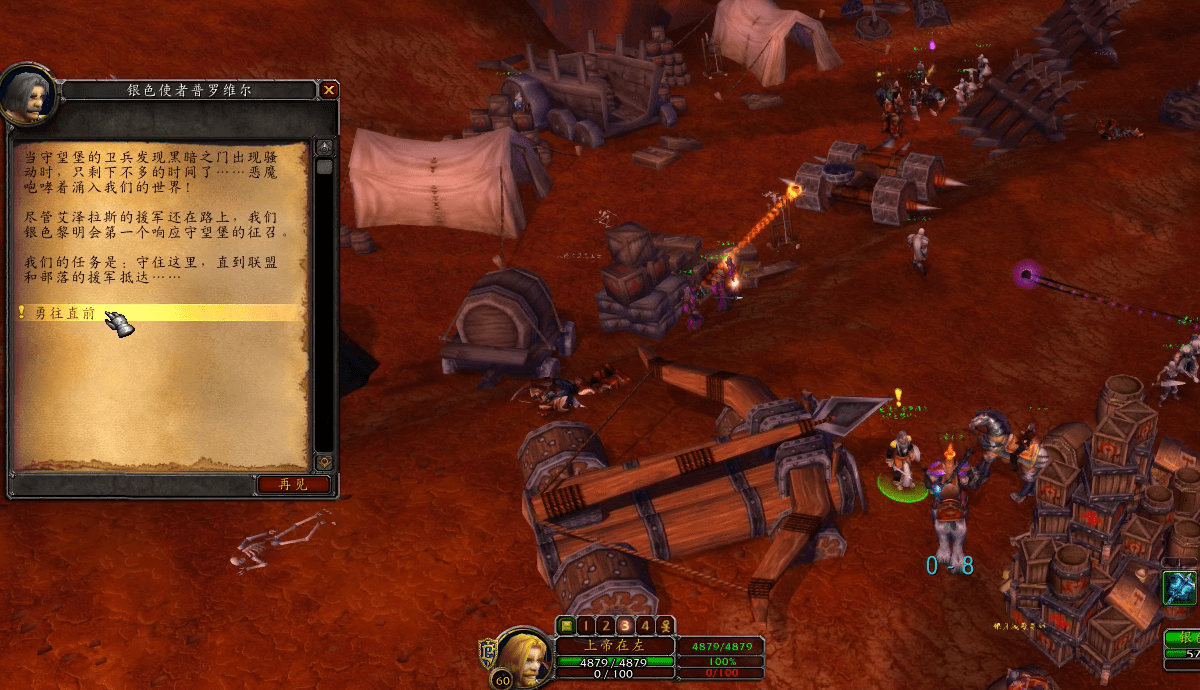1200x690 pixels.
Task: Click the blue axe buff icon
Action: coord(1181,588)
